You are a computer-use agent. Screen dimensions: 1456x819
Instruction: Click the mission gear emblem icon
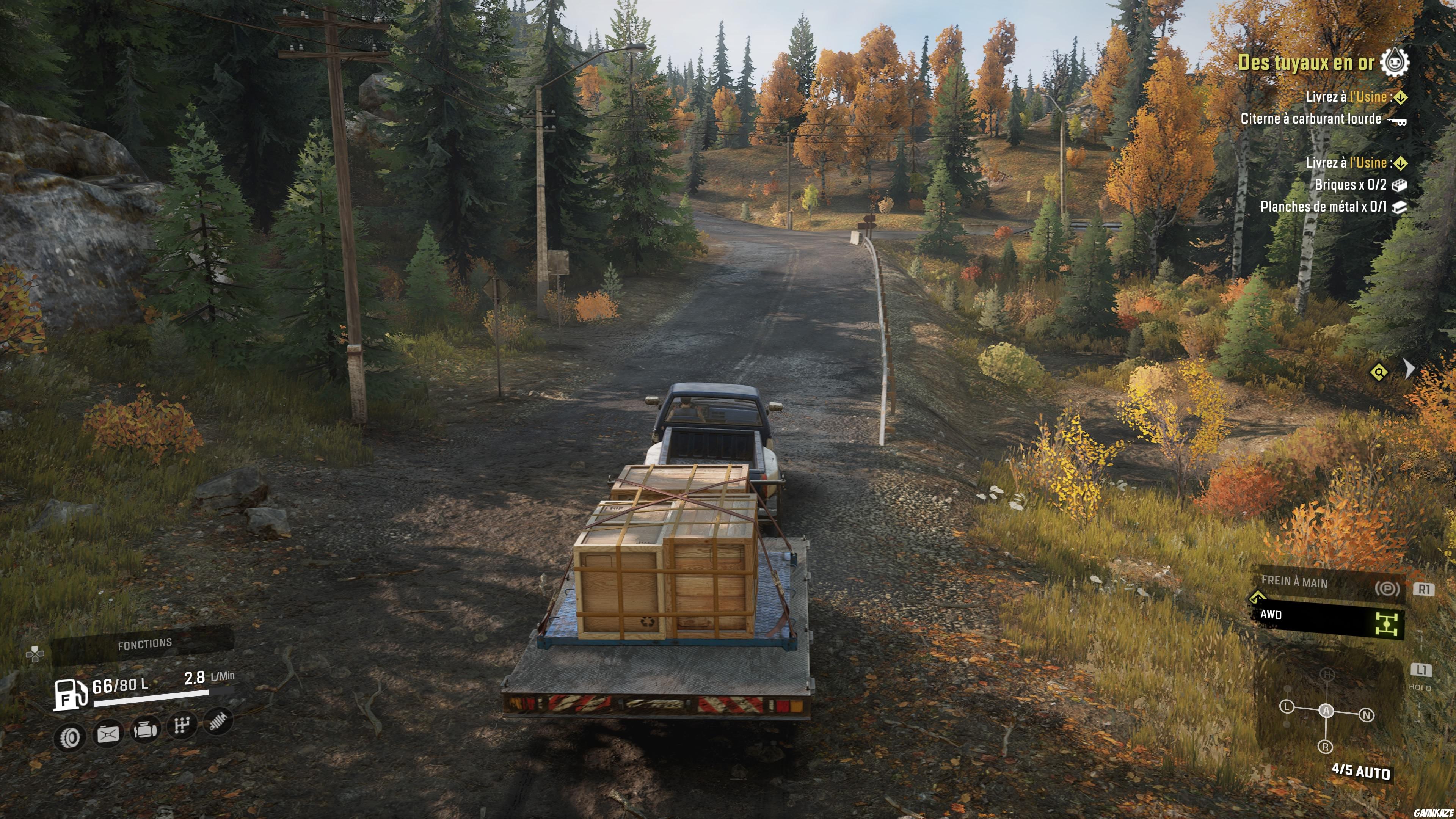[1395, 62]
